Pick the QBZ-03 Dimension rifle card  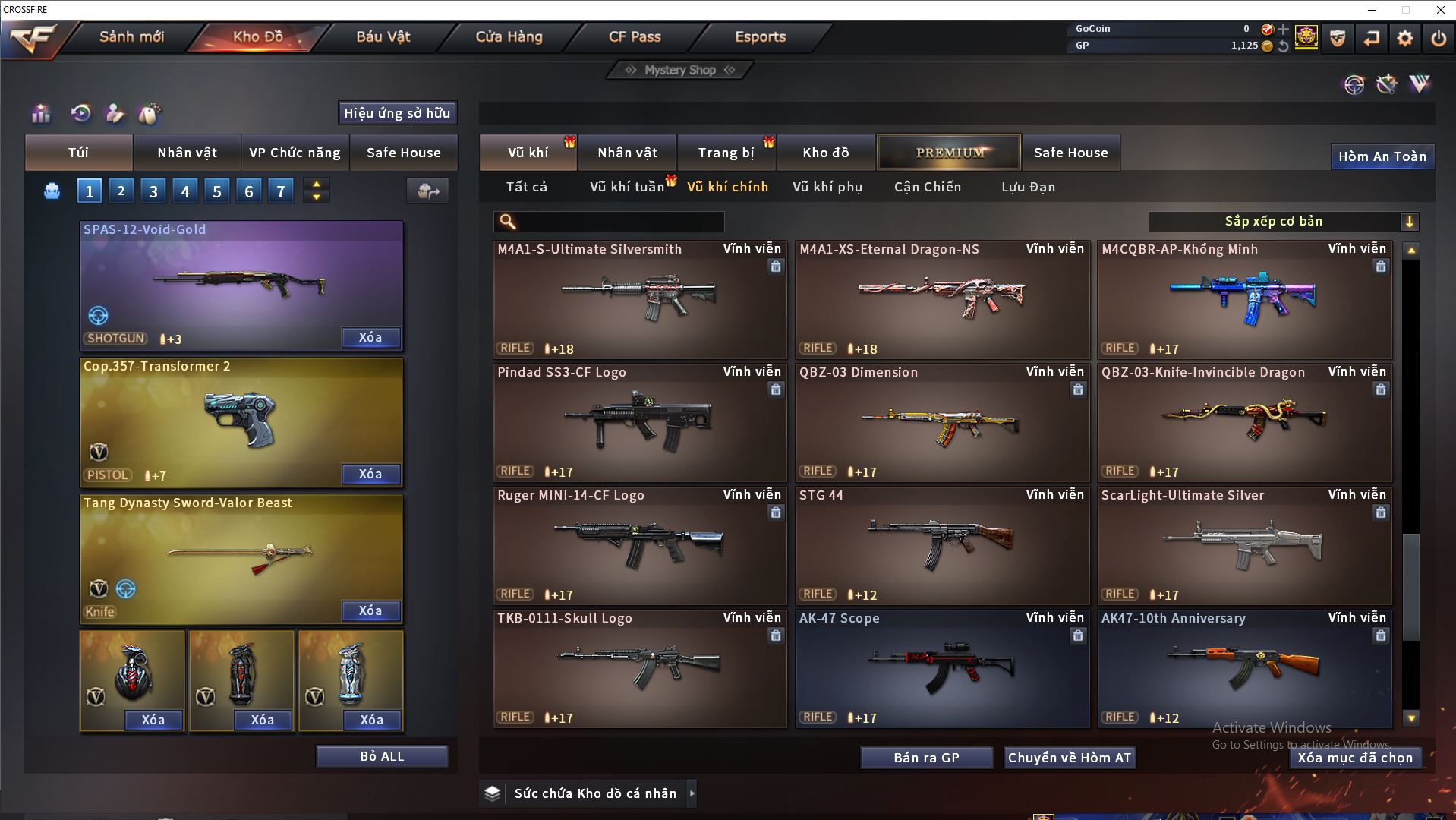click(941, 423)
